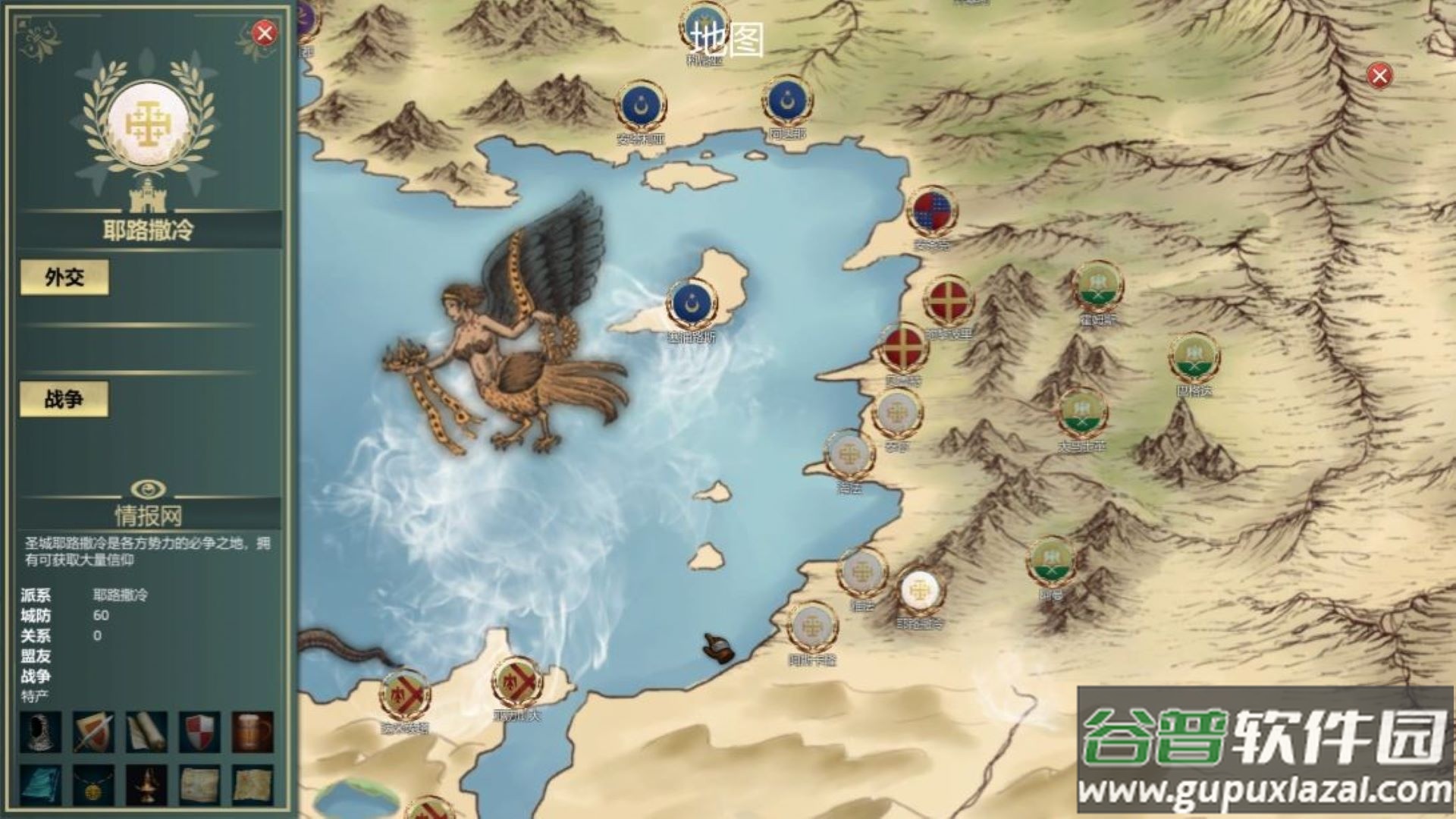This screenshot has height=819, width=1456.
Task: Select the 大马士革 city marker
Action: pyautogui.click(x=1082, y=414)
